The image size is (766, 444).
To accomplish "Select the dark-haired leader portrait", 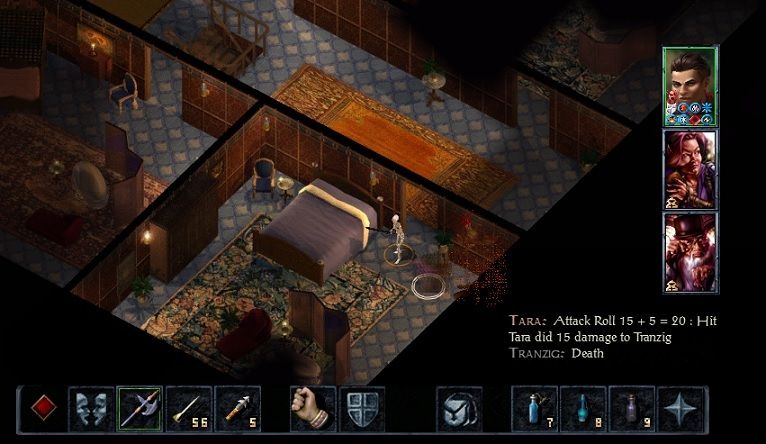I will coord(689,85).
